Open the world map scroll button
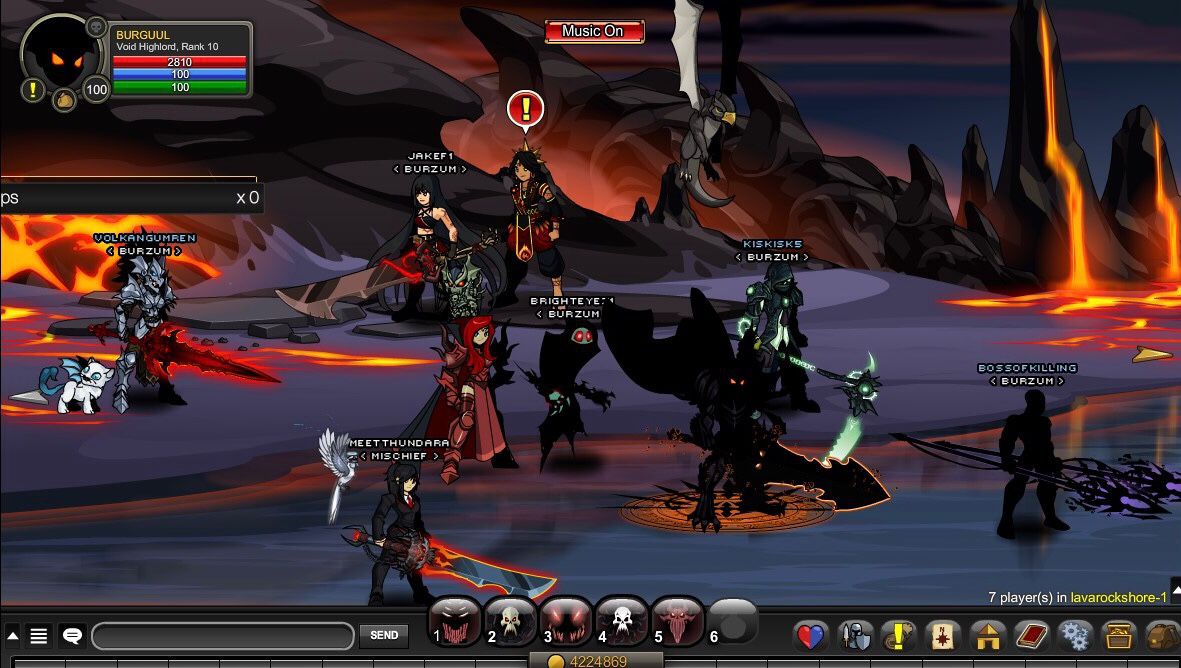1181x668 pixels. click(x=942, y=635)
